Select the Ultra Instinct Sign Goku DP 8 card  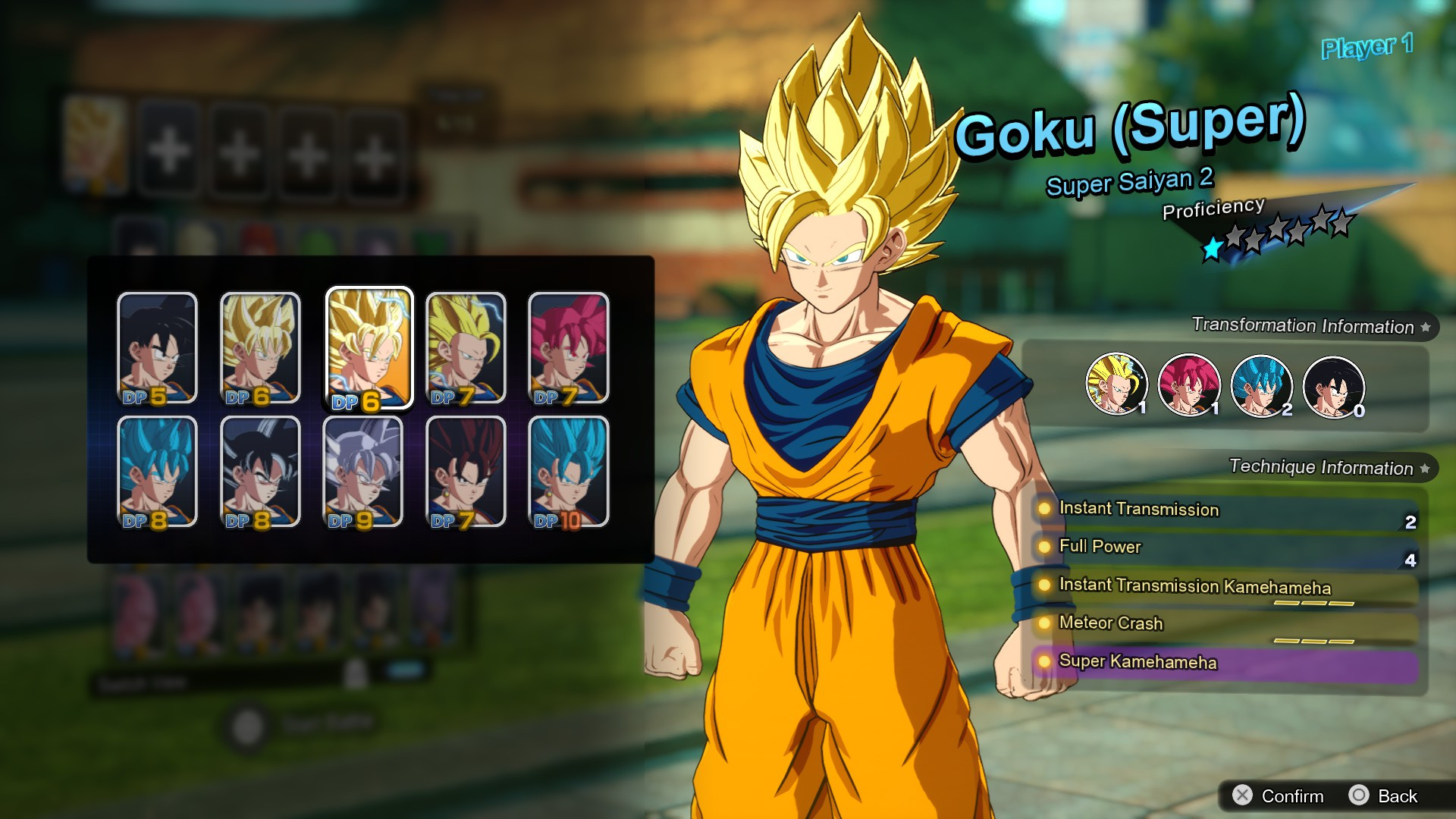click(259, 472)
